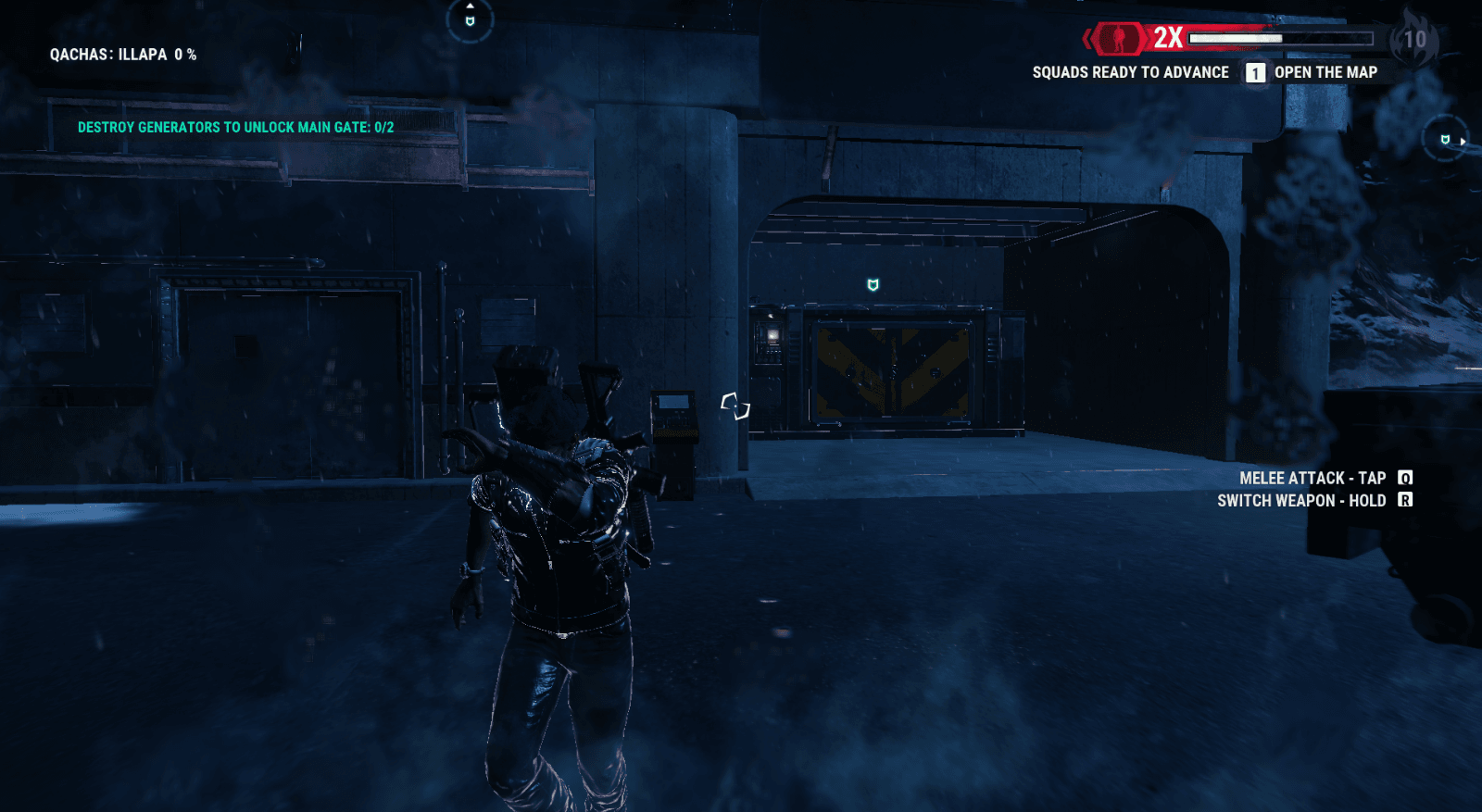Click the R key icon next to Switch Weapon
1482x812 pixels.
1406,500
